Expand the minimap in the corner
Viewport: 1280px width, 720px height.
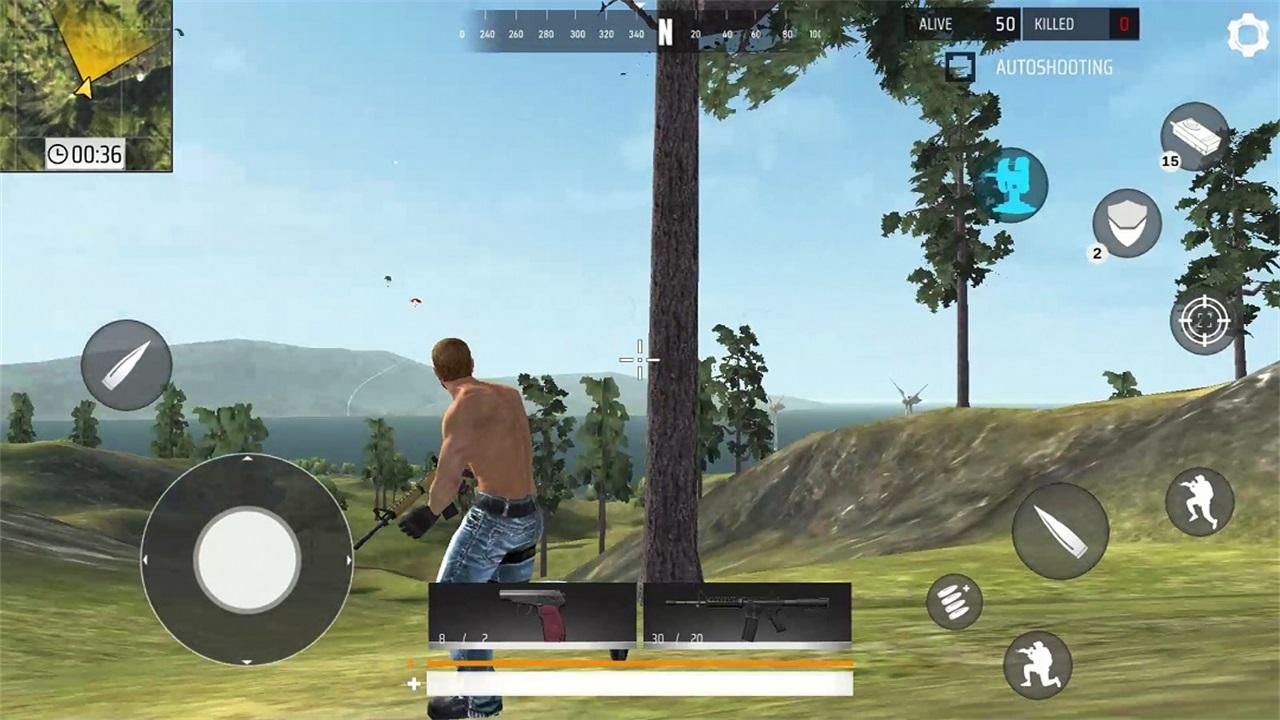tap(85, 80)
